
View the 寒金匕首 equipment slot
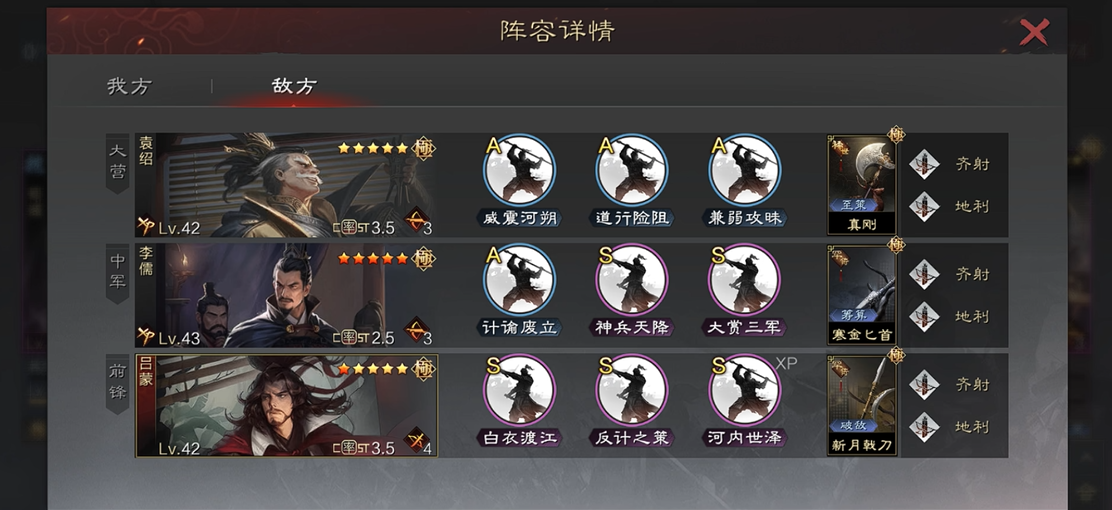click(861, 295)
